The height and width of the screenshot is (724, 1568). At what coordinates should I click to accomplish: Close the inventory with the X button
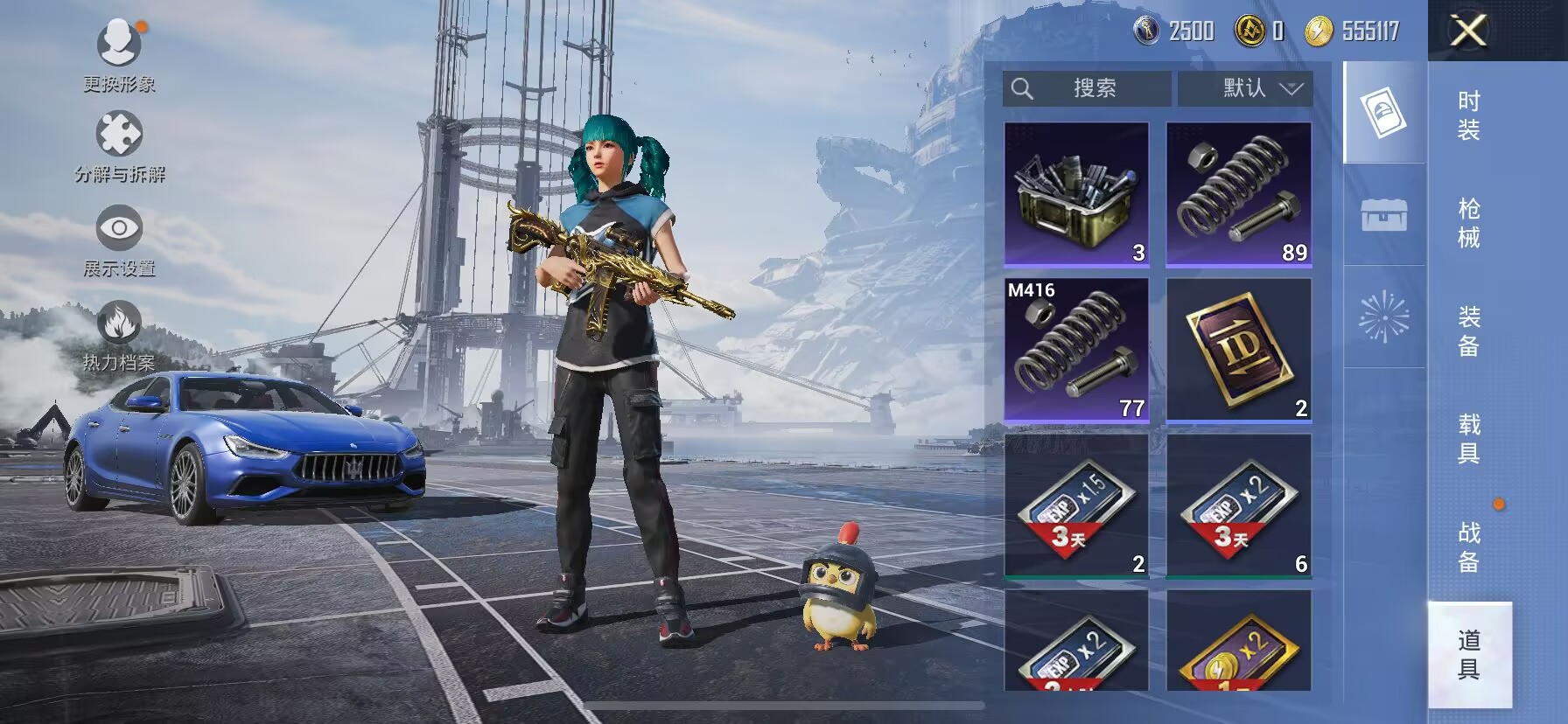pyautogui.click(x=1468, y=31)
